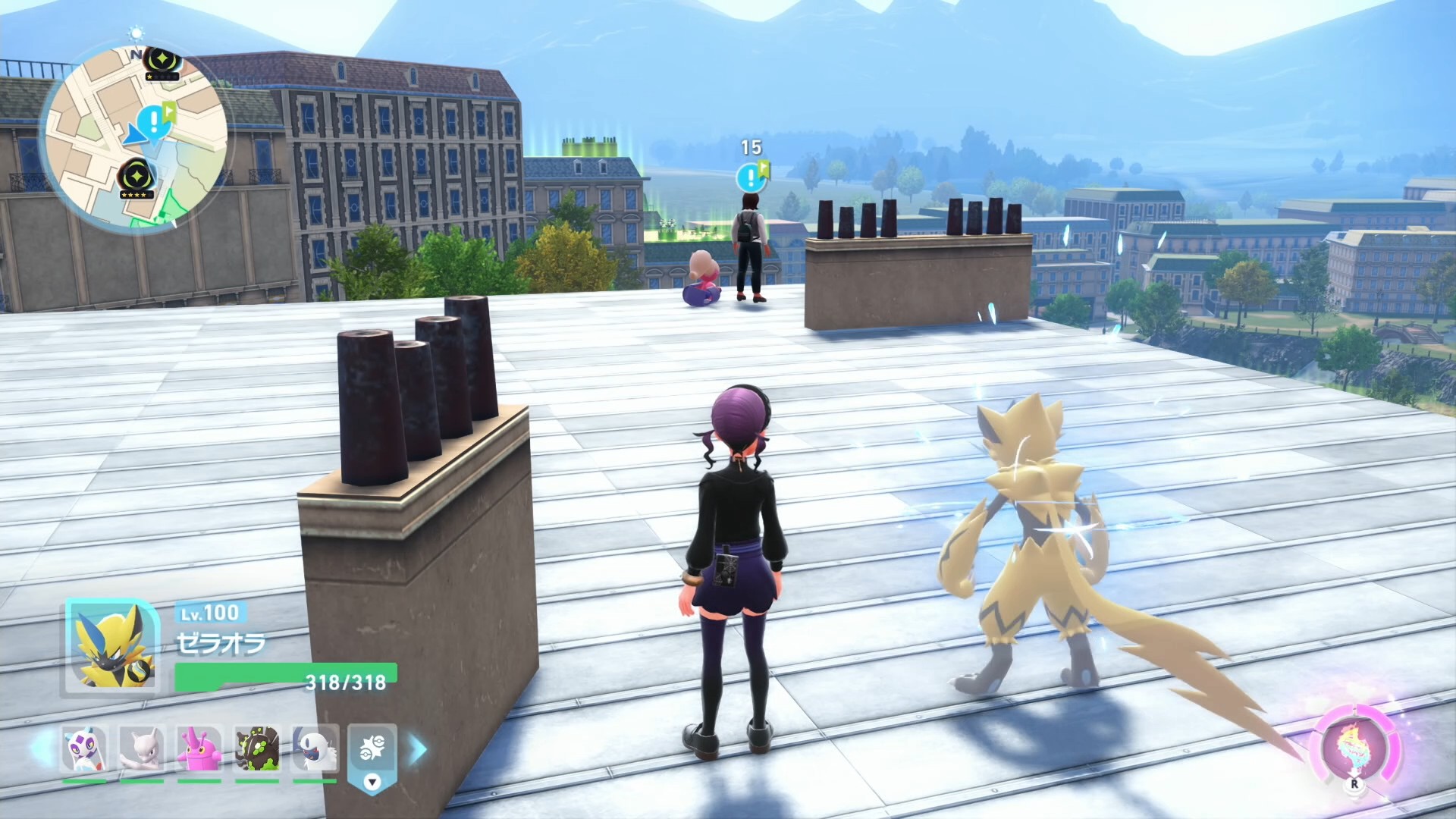Click the left arrow beside the party bar

click(x=42, y=748)
